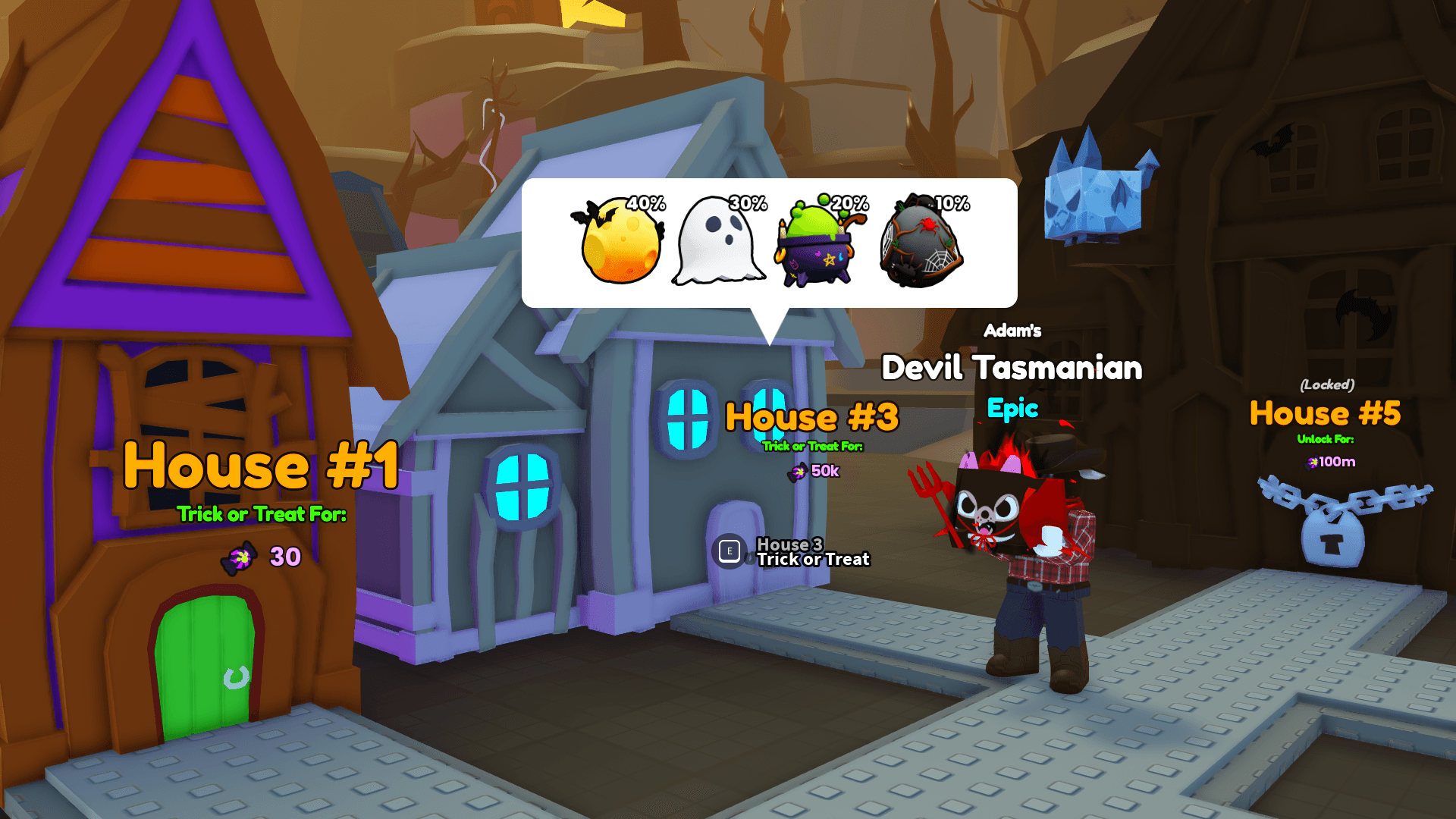Select the yellow moon egg icon
The height and width of the screenshot is (819, 1456).
coord(619,243)
